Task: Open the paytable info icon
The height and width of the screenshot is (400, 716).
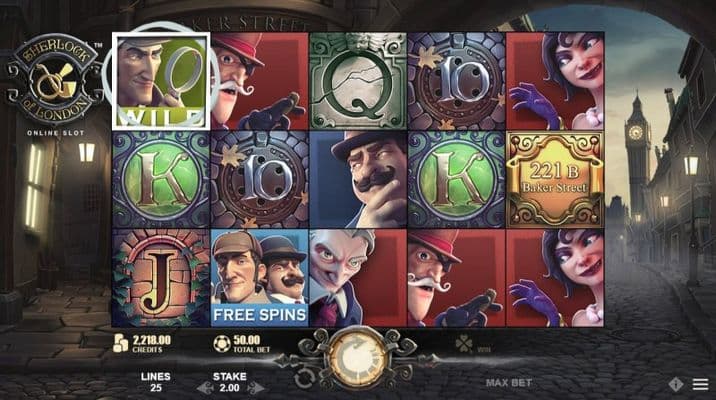Action: [x=676, y=384]
